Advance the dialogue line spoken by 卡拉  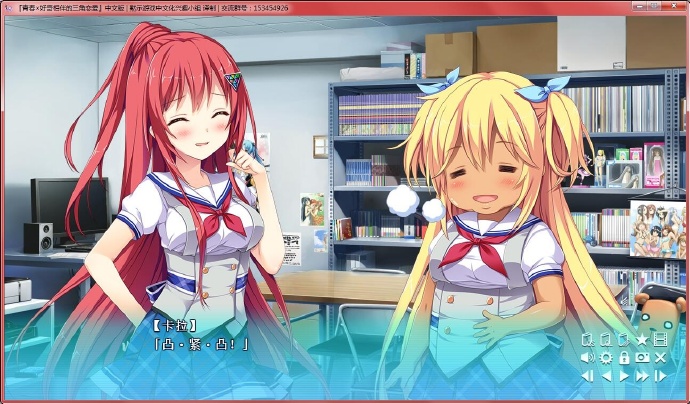click(x=202, y=344)
